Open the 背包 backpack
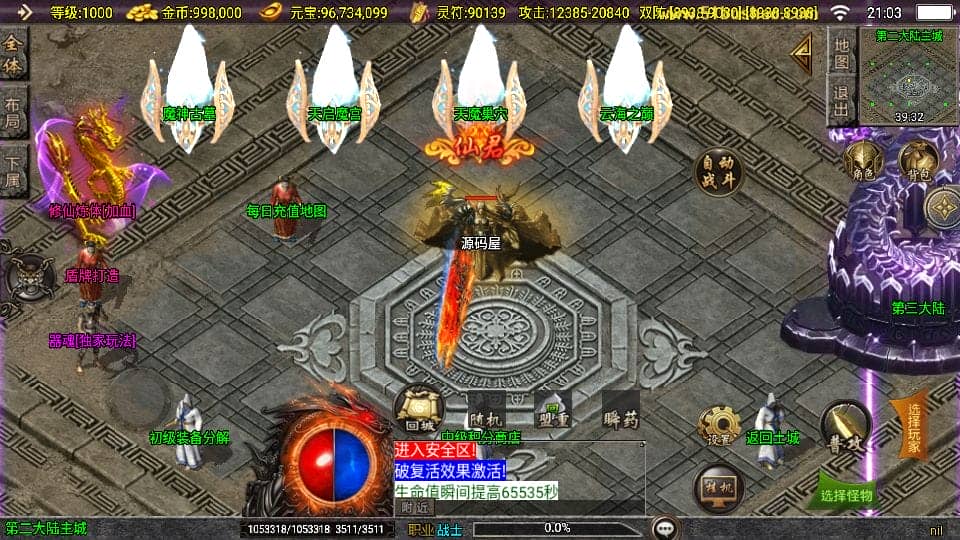 [918, 160]
